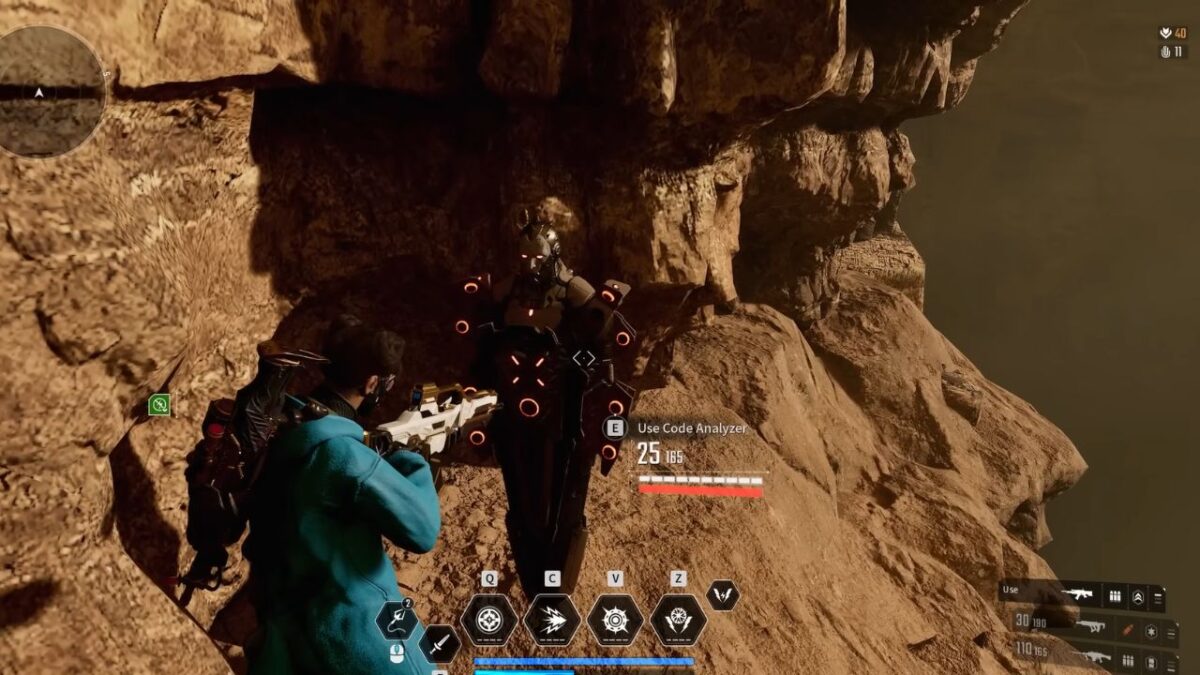Open the circular minimap

(50, 91)
